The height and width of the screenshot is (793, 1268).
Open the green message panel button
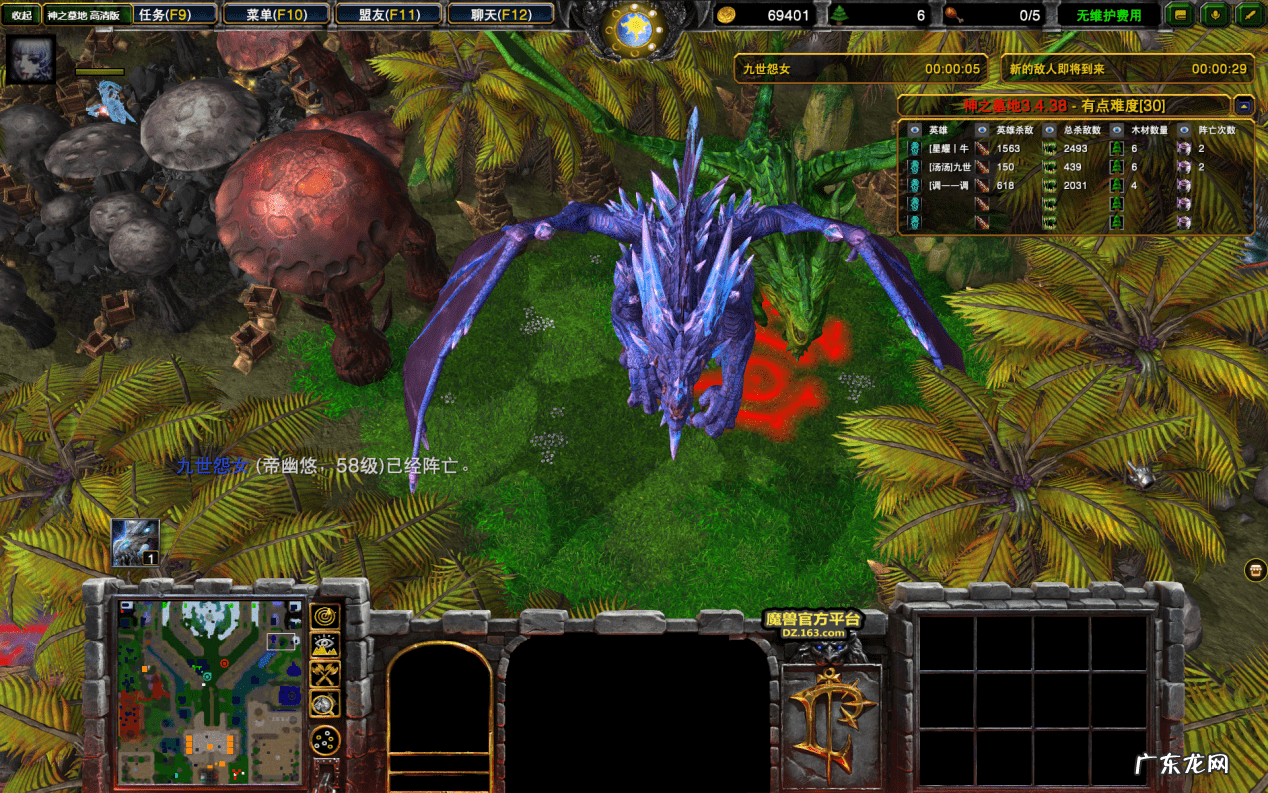pyautogui.click(x=1181, y=15)
